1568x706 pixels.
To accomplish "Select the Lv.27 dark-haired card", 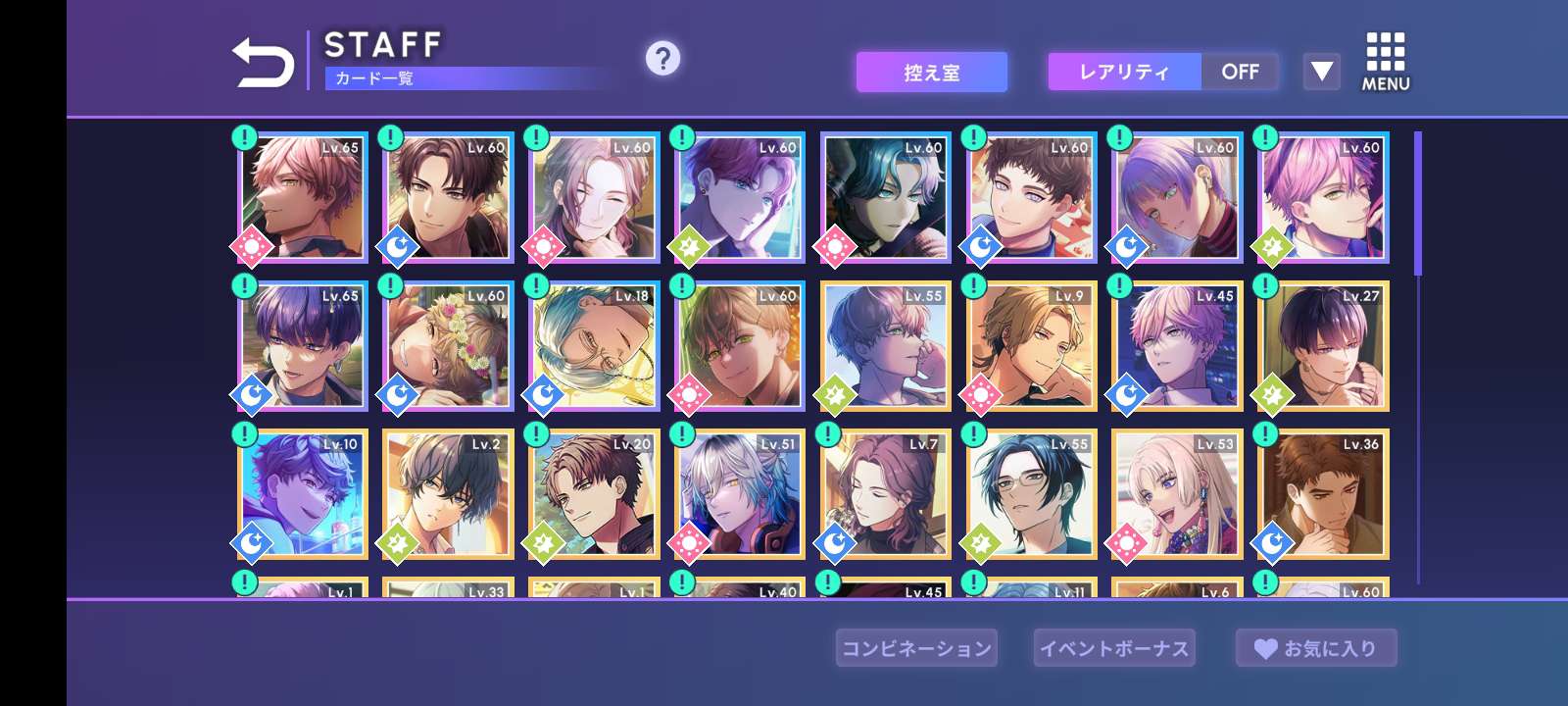I will tap(1323, 345).
